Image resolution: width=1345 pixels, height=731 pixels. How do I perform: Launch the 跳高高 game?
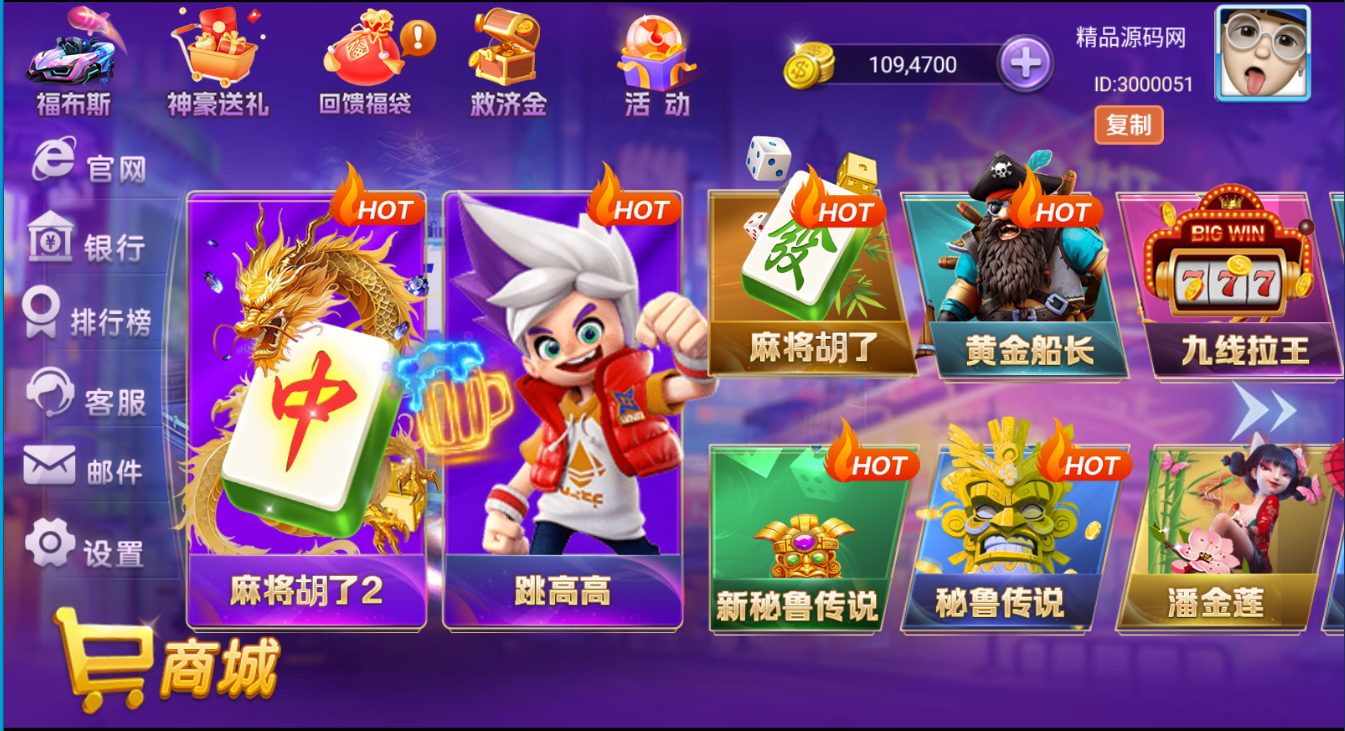click(565, 400)
